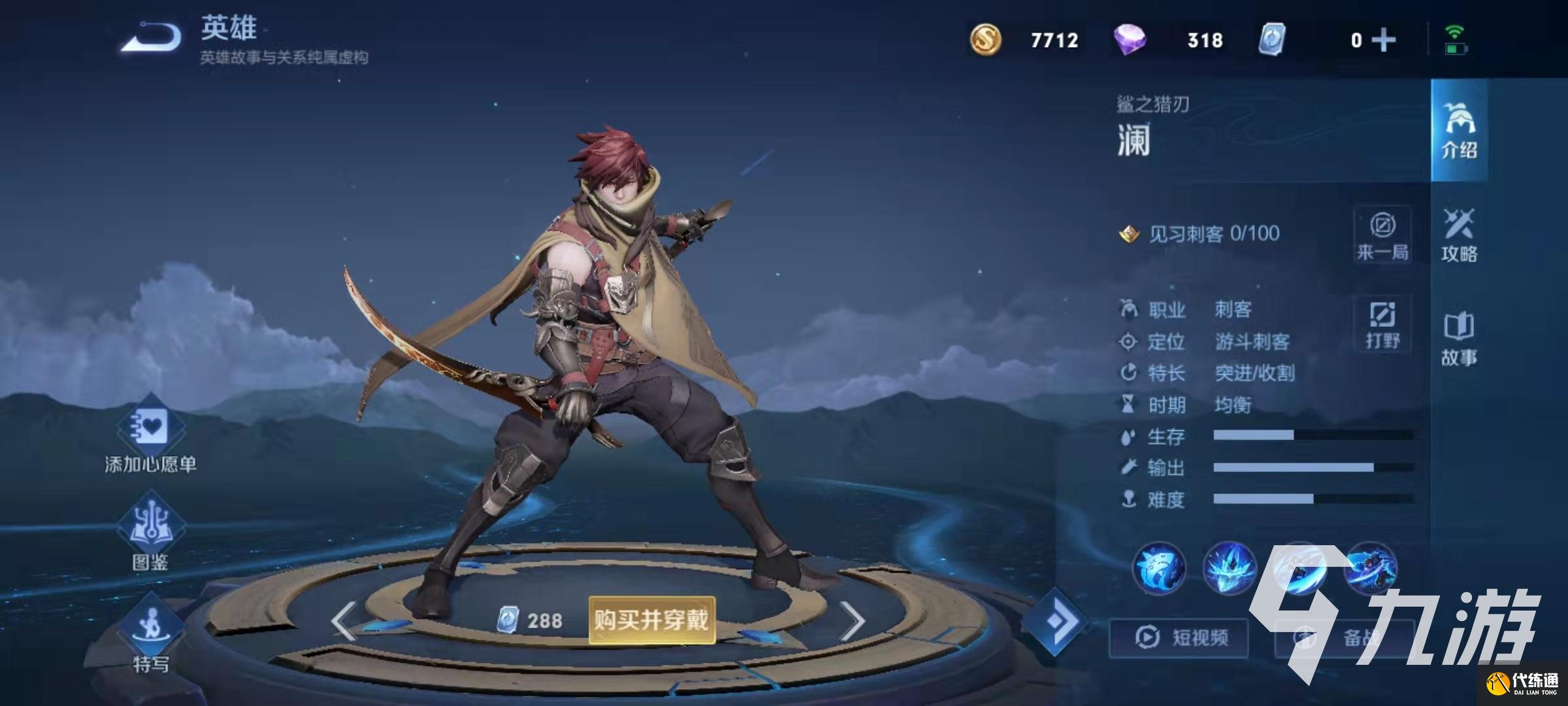
Task: Show the next skin with right arrow
Action: point(852,620)
